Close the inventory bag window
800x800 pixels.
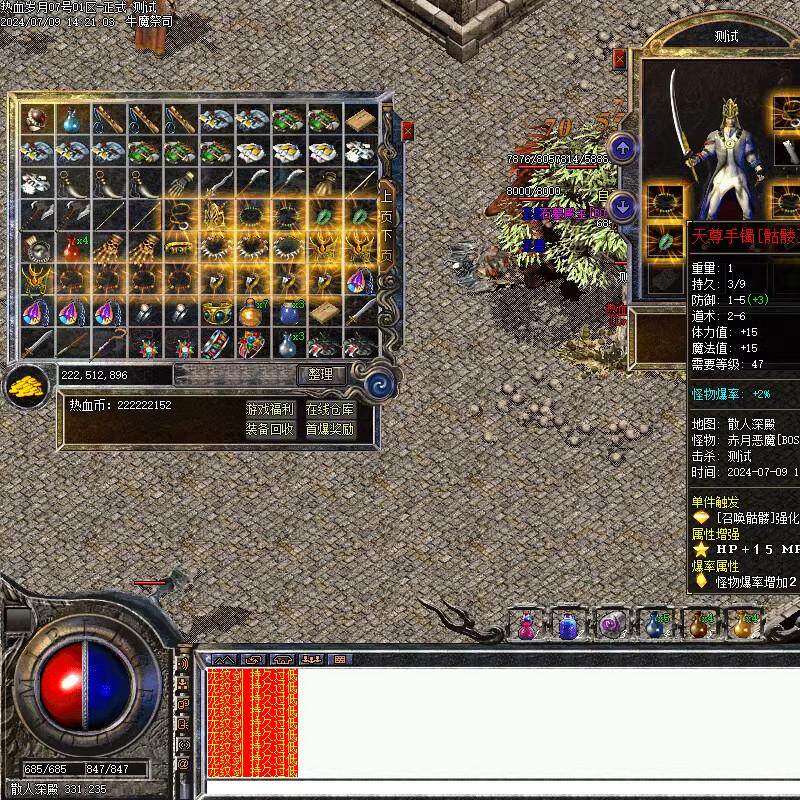coord(407,130)
